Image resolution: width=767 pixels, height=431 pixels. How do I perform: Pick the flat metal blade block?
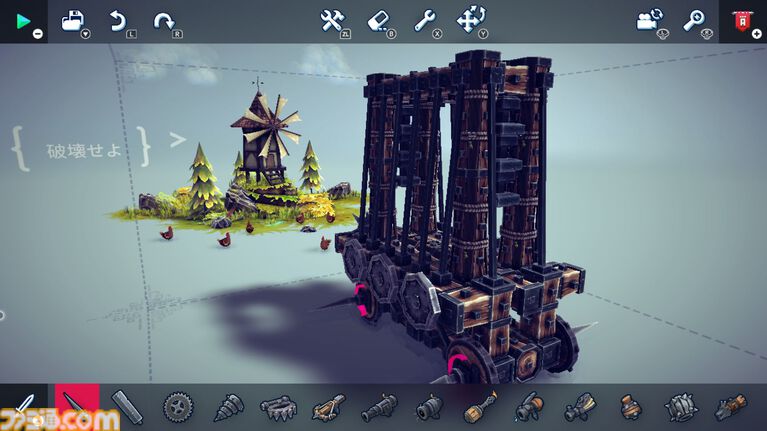click(127, 407)
